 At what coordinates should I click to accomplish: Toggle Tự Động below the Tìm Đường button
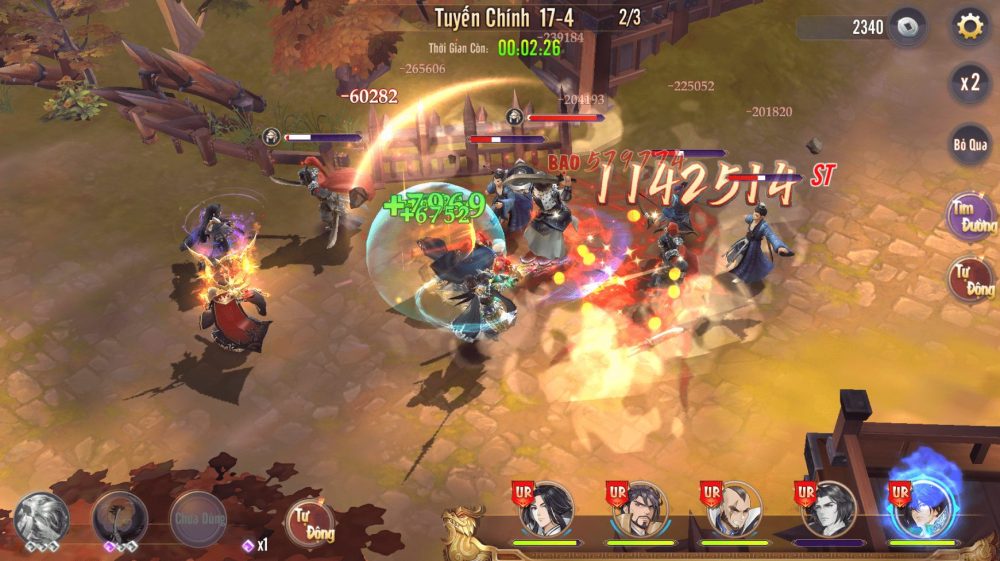click(970, 279)
